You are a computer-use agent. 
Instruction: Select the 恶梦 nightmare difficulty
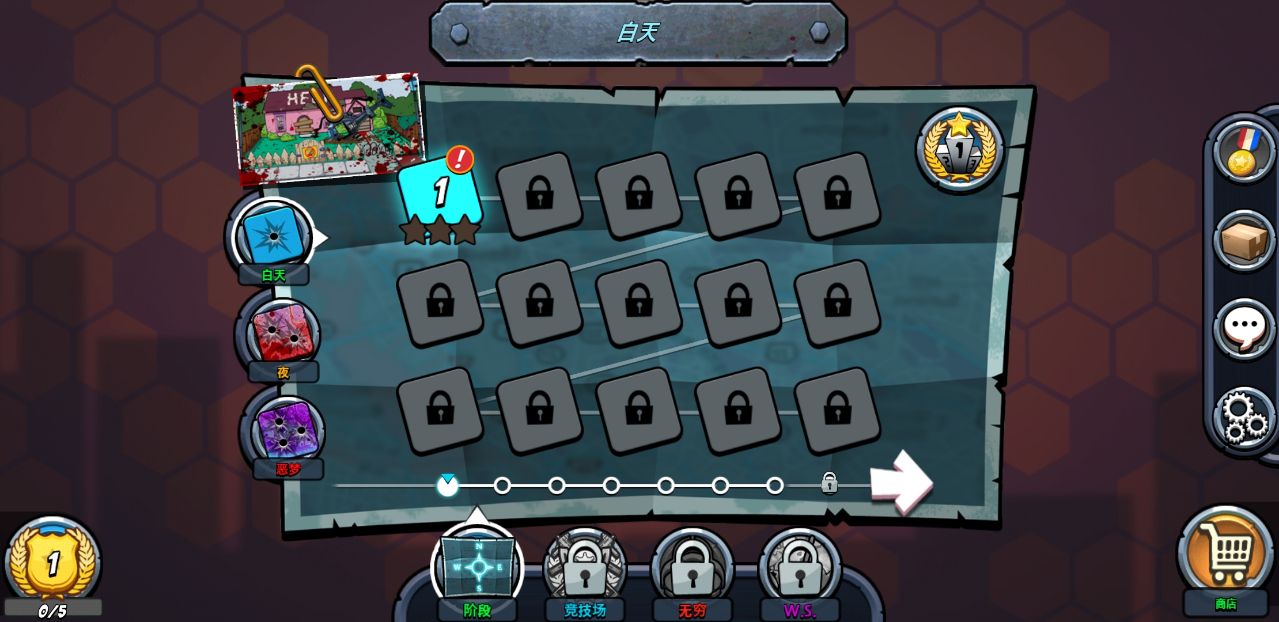287,430
